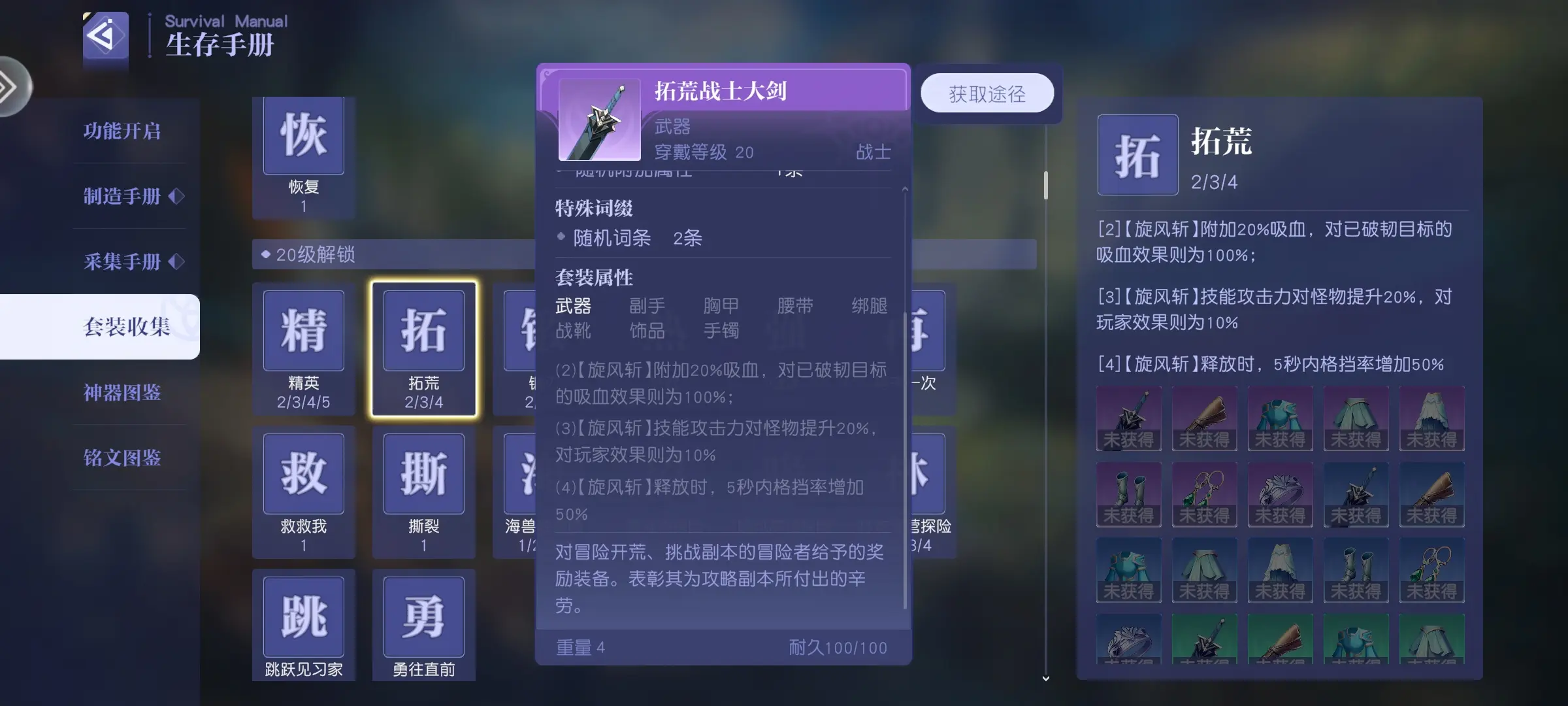
Task: Click the first 未获得 greatsword thumbnail
Action: [x=1128, y=418]
